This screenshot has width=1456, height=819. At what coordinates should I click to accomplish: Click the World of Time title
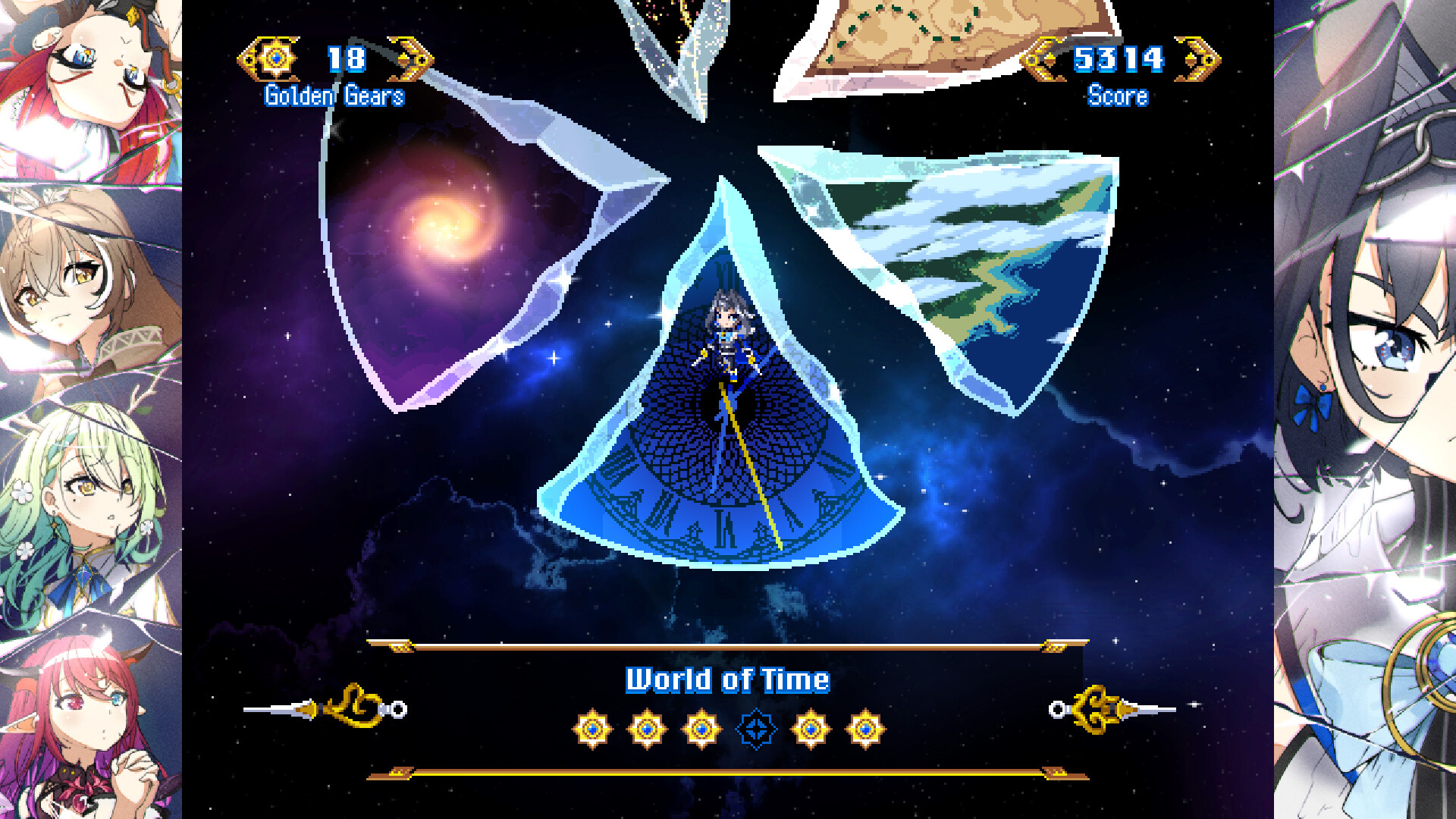pyautogui.click(x=726, y=680)
